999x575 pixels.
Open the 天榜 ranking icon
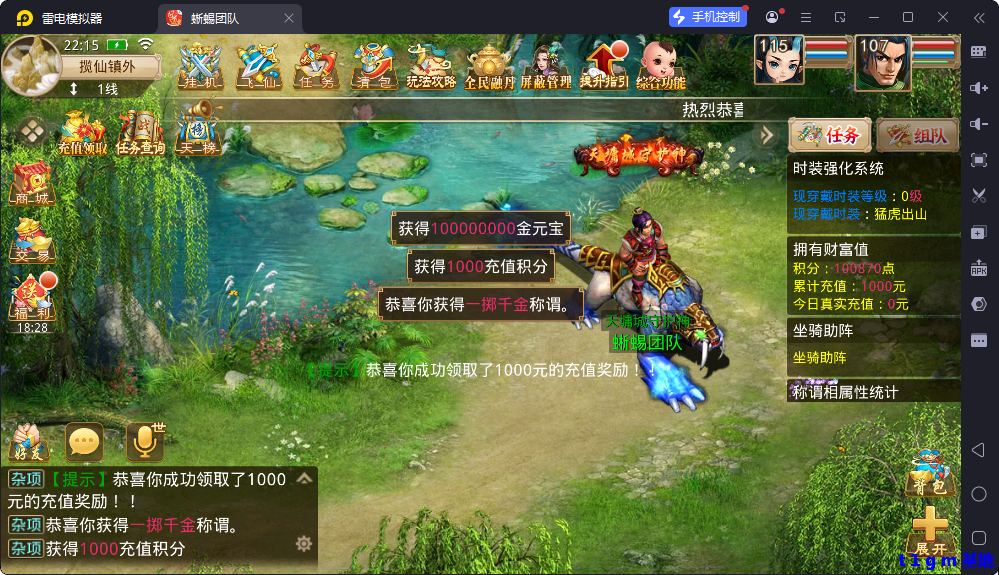click(x=198, y=133)
